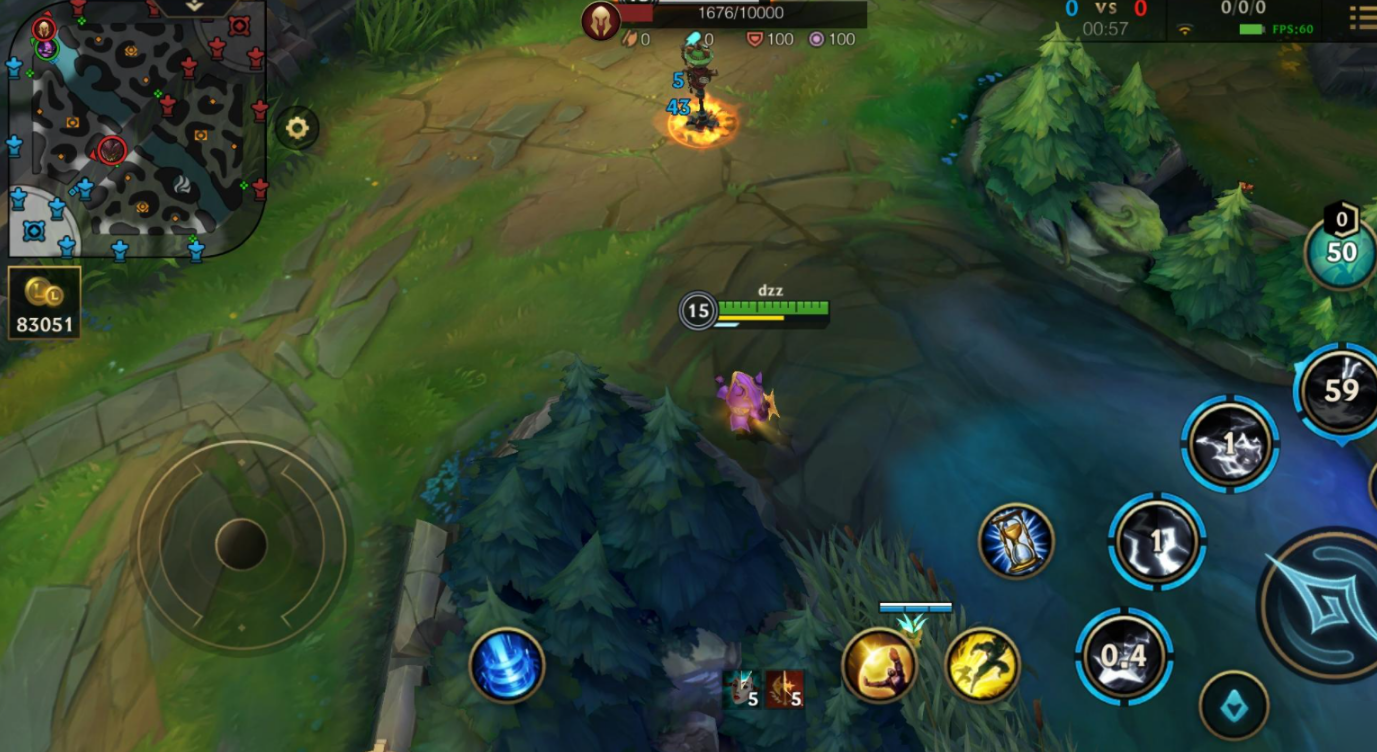Open the list menu icon beside FPS
Image resolution: width=1377 pixels, height=752 pixels.
coord(1362,18)
